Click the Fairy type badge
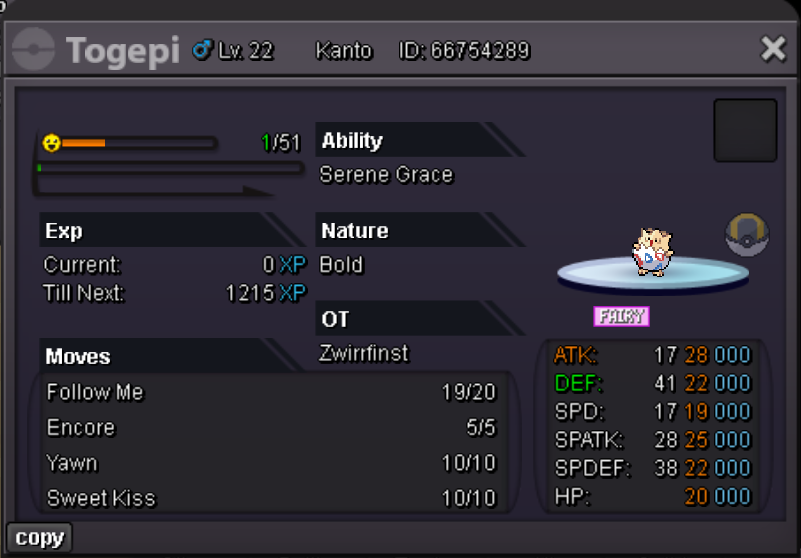The height and width of the screenshot is (558, 801). [621, 317]
